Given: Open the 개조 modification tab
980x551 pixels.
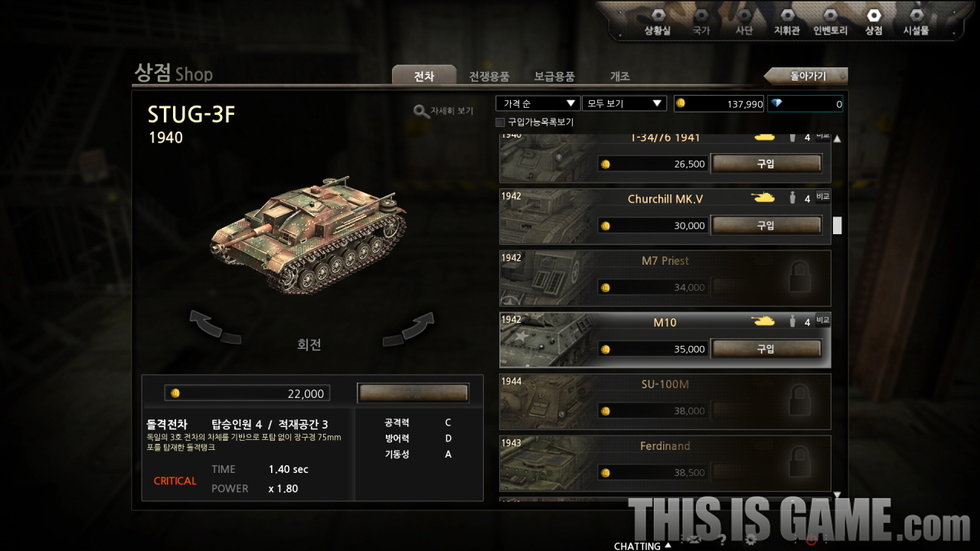Looking at the screenshot, I should [x=620, y=76].
